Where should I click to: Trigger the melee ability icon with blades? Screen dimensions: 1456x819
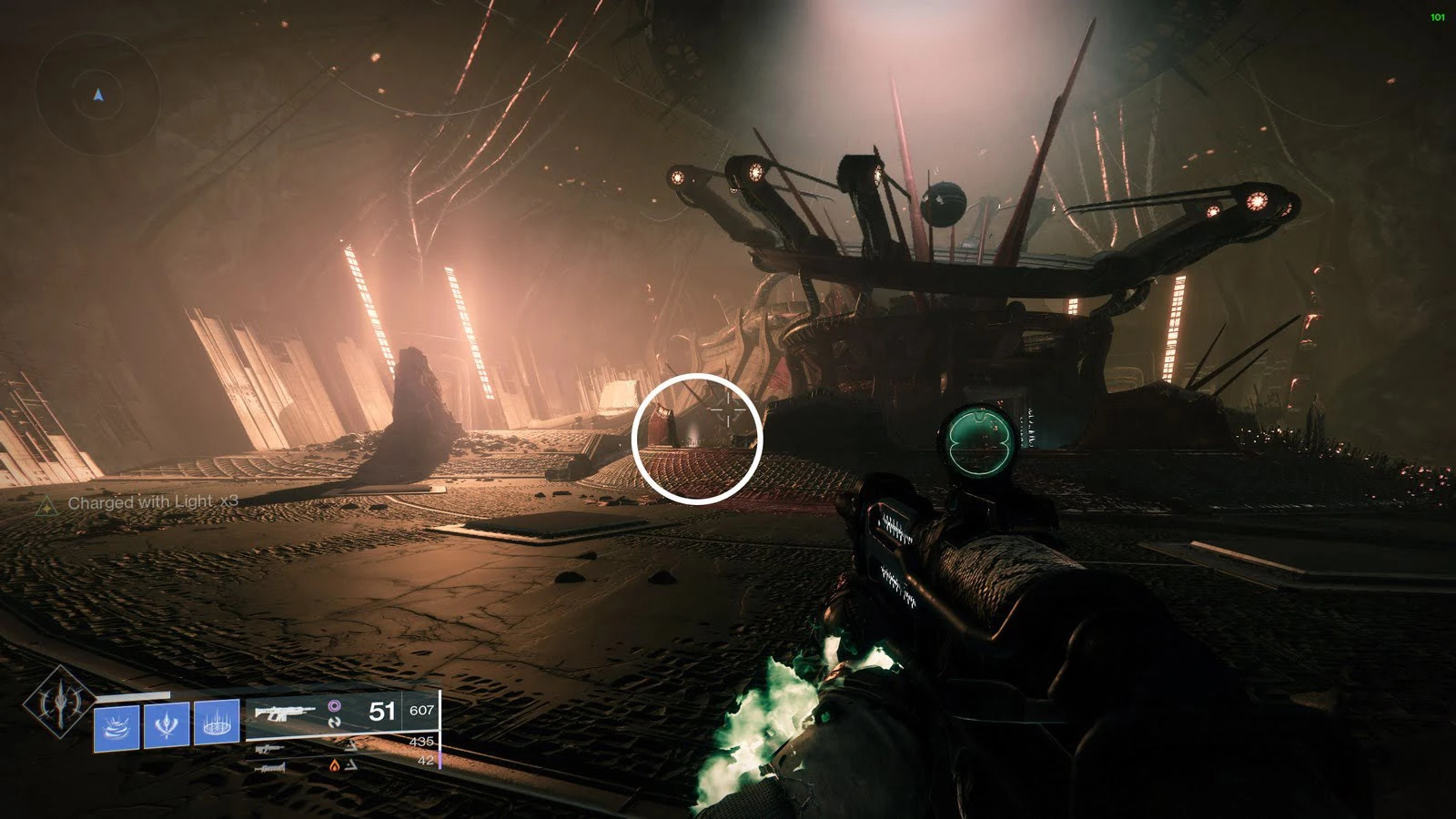(x=167, y=726)
